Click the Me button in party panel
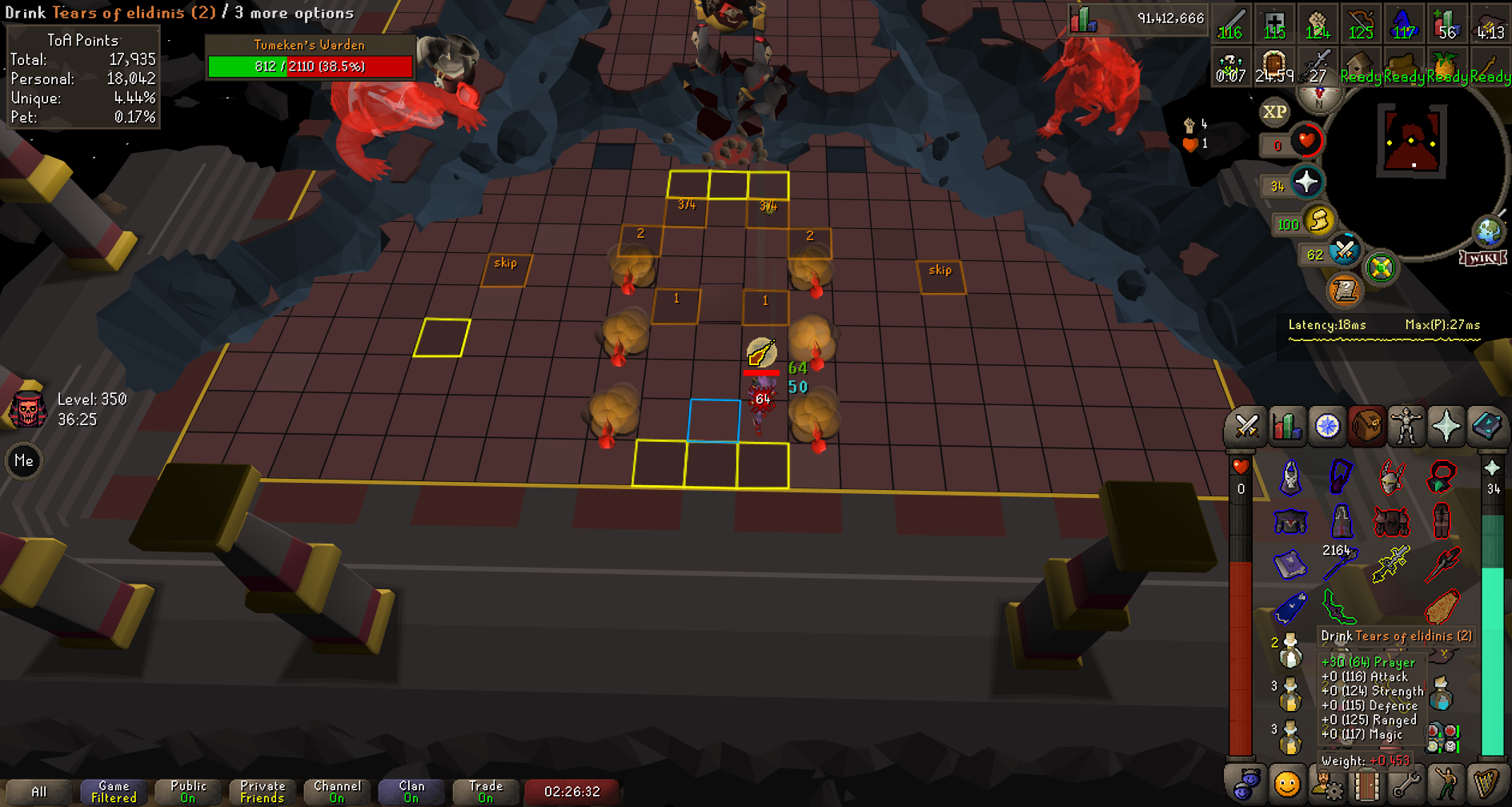1512x807 pixels. pyautogui.click(x=24, y=461)
